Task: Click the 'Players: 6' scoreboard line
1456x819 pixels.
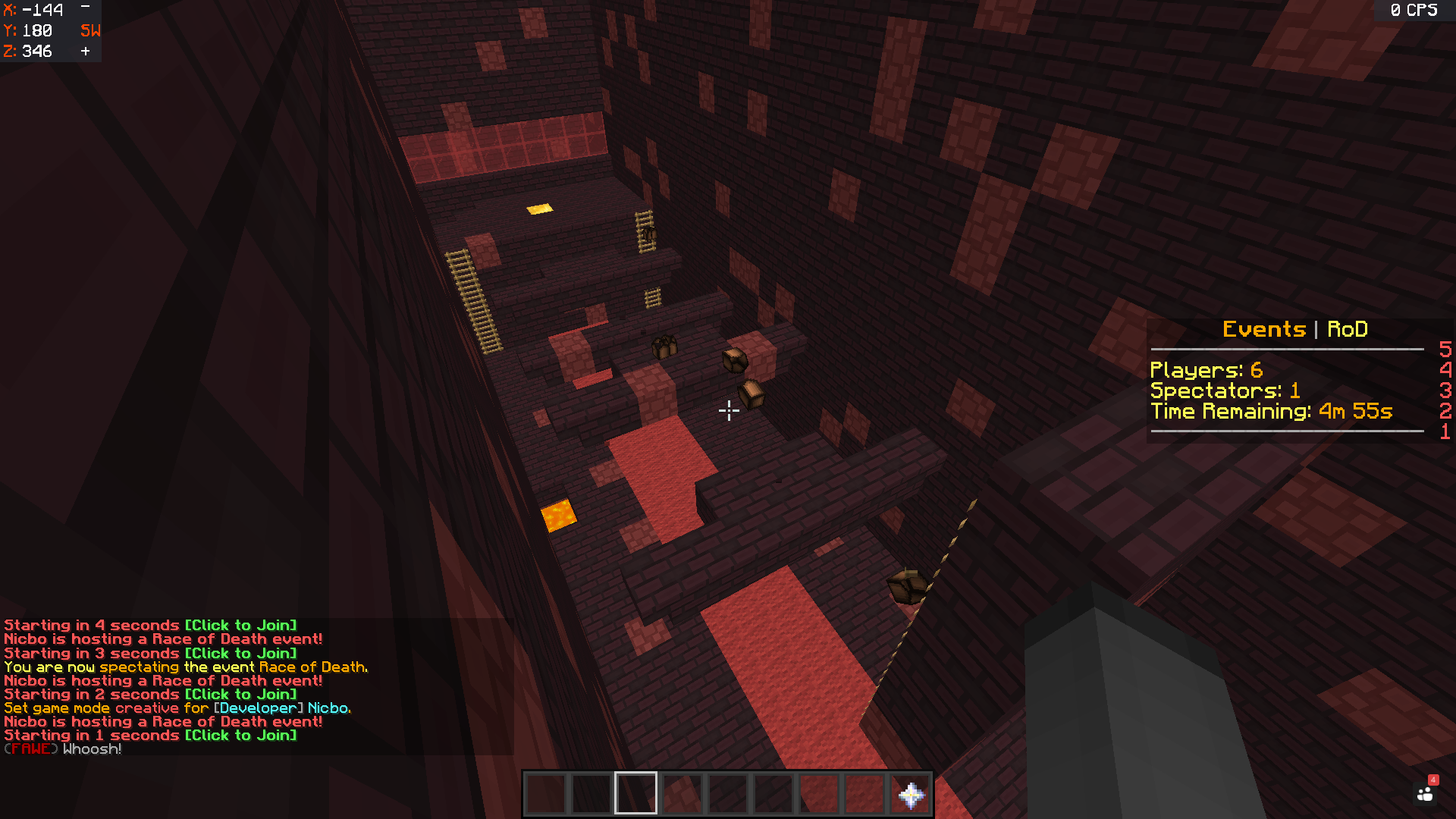Action: 1207,370
